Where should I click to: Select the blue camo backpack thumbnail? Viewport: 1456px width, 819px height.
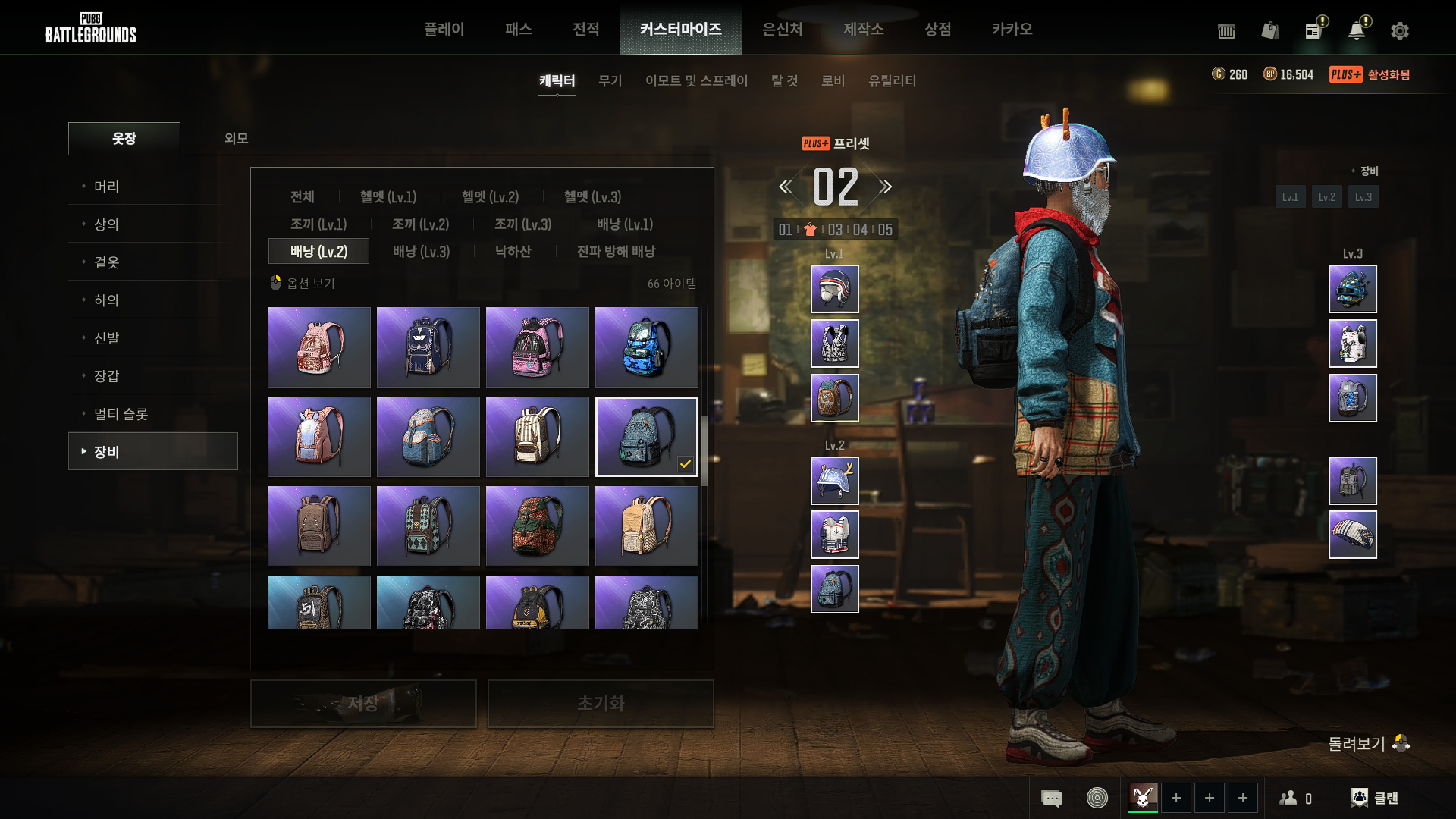tap(646, 347)
